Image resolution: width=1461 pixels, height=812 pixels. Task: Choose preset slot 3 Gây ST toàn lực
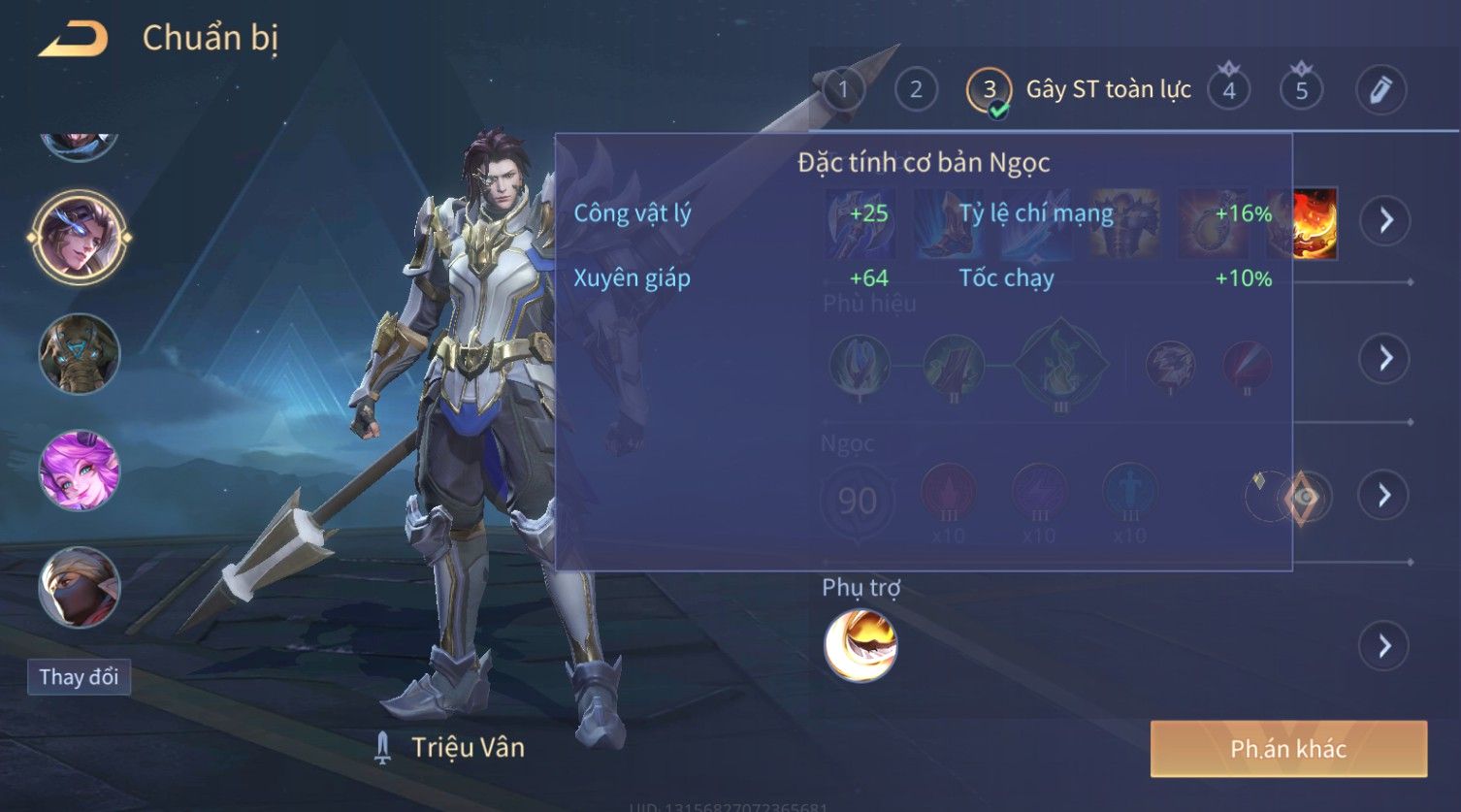pyautogui.click(x=990, y=90)
